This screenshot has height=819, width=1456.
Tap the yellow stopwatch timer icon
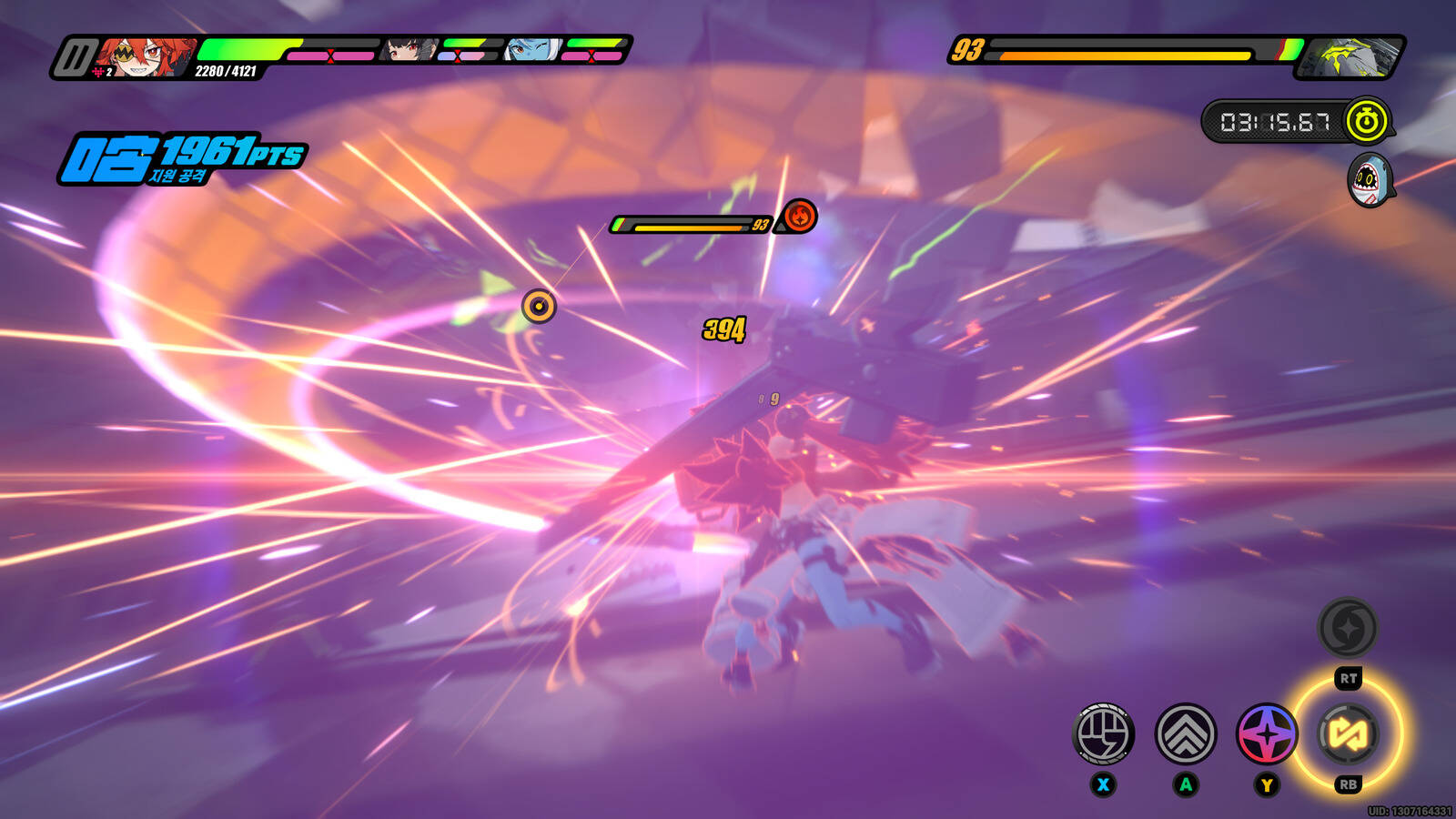pos(1366,121)
